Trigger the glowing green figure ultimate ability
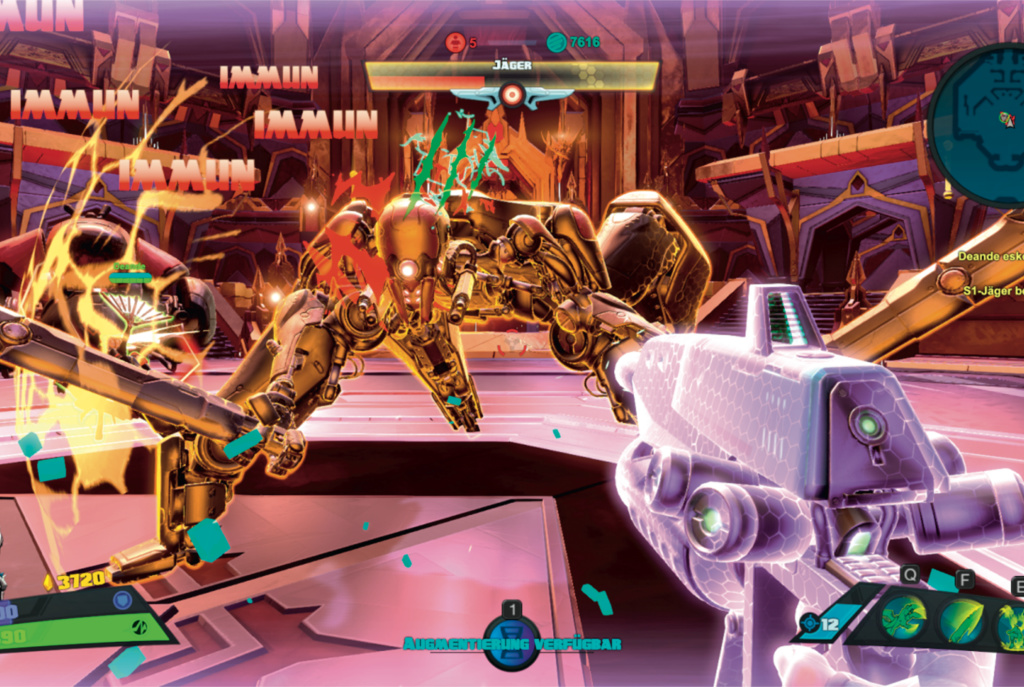 (x=1012, y=625)
